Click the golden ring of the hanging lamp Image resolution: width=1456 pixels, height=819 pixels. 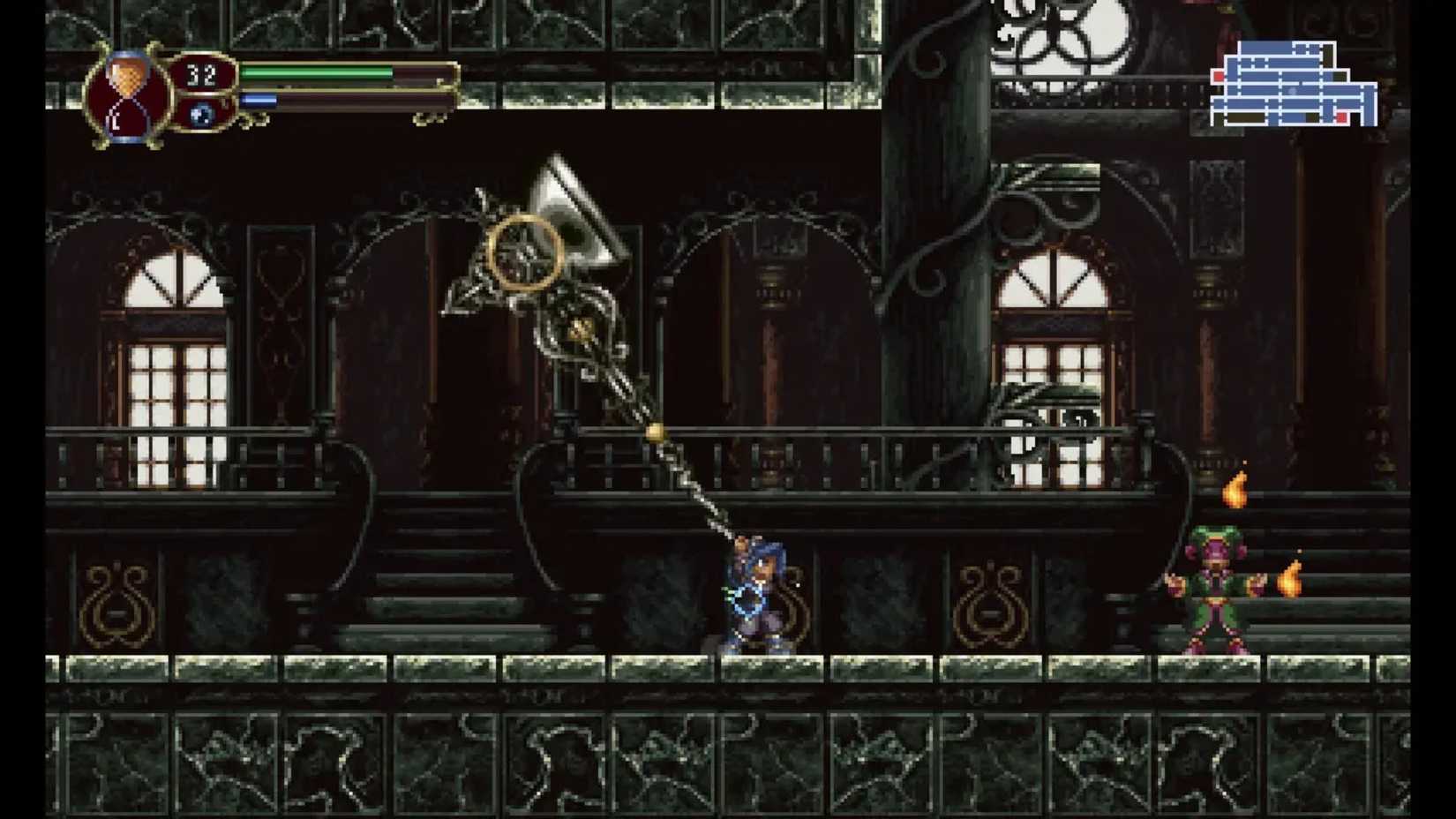tap(521, 252)
